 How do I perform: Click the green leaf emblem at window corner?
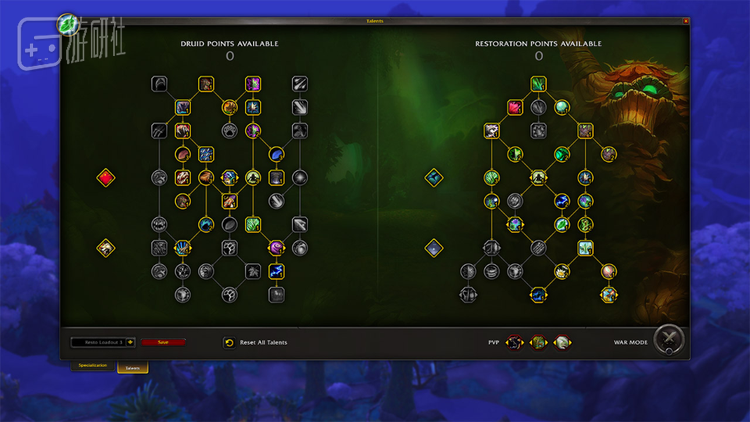(x=68, y=22)
